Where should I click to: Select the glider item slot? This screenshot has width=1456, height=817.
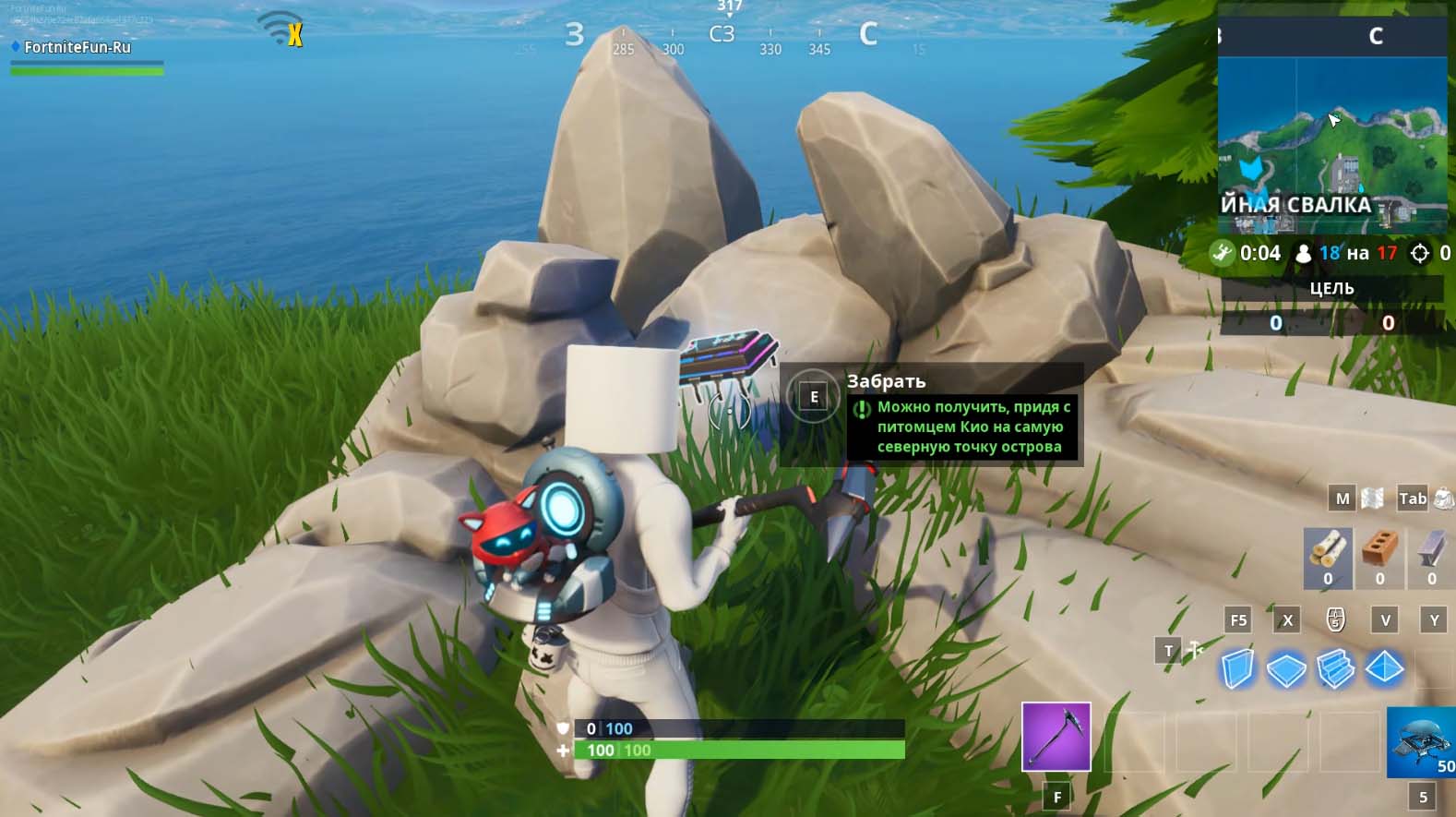pyautogui.click(x=1422, y=742)
